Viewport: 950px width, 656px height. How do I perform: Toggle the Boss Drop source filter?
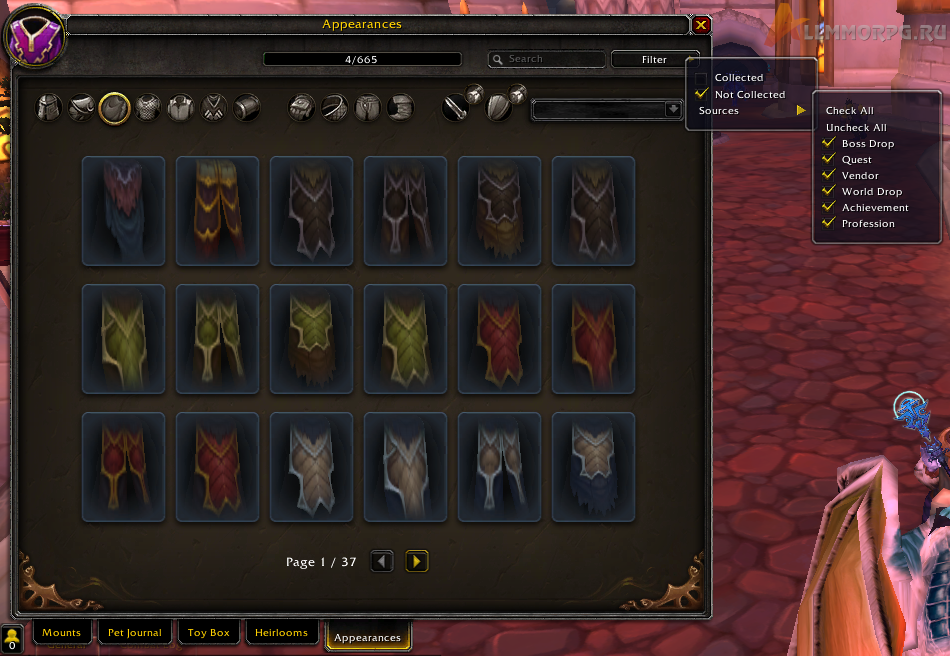pyautogui.click(x=828, y=144)
